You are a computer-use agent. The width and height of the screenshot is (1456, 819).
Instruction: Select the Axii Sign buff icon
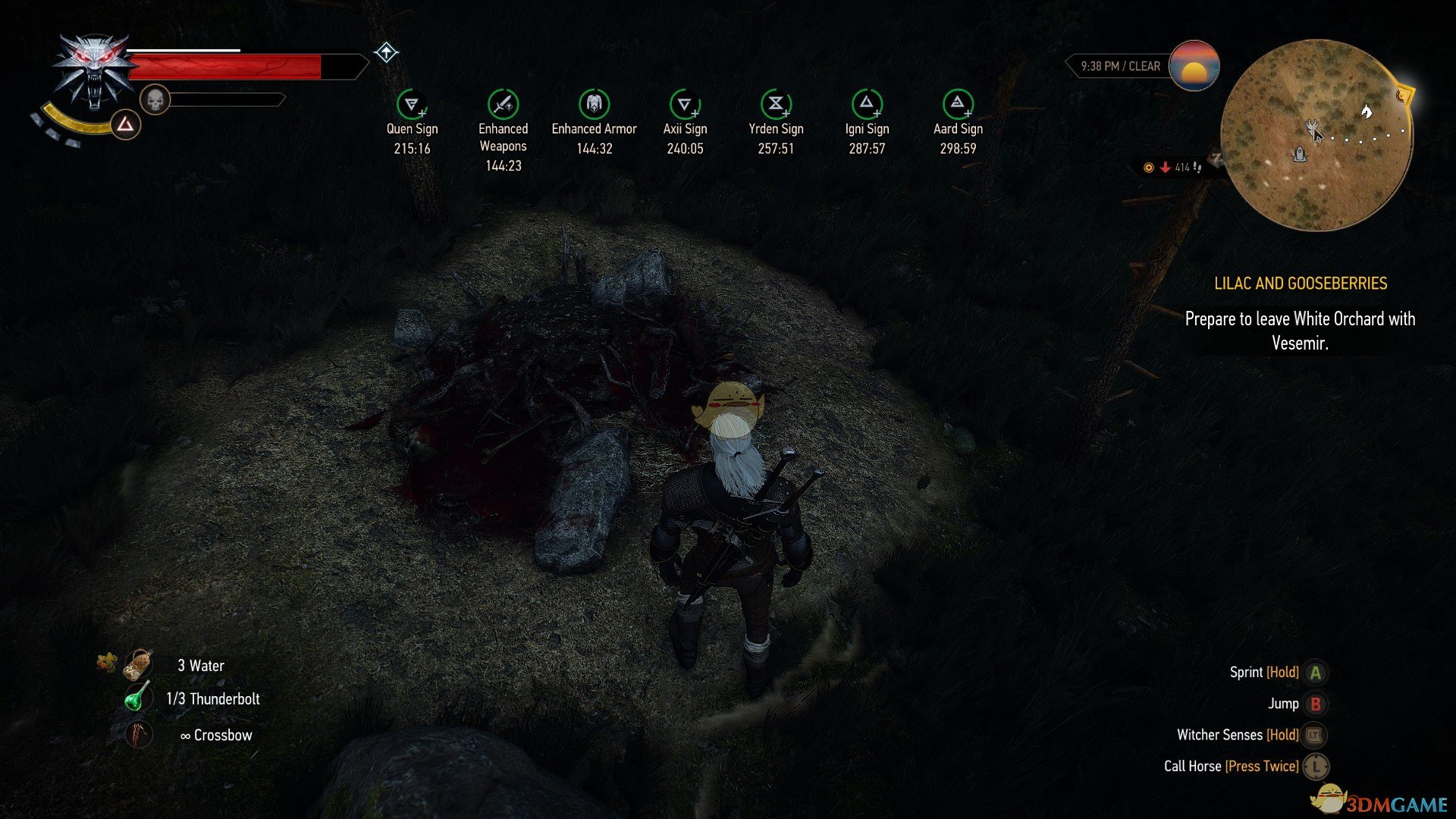click(x=685, y=104)
